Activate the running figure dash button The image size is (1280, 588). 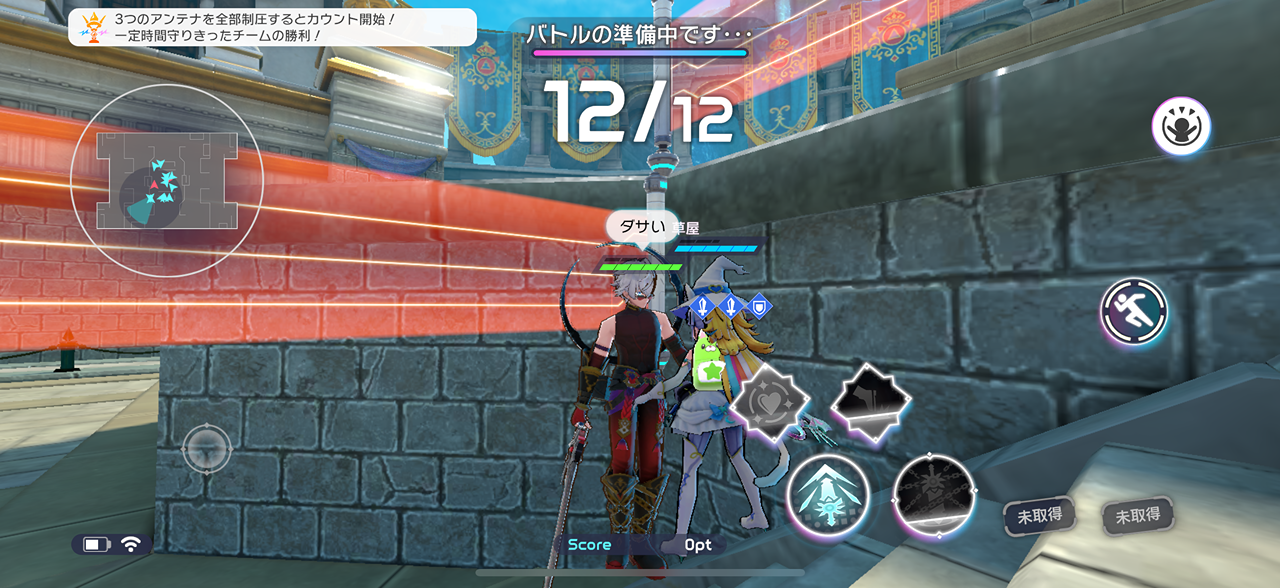(x=1135, y=312)
